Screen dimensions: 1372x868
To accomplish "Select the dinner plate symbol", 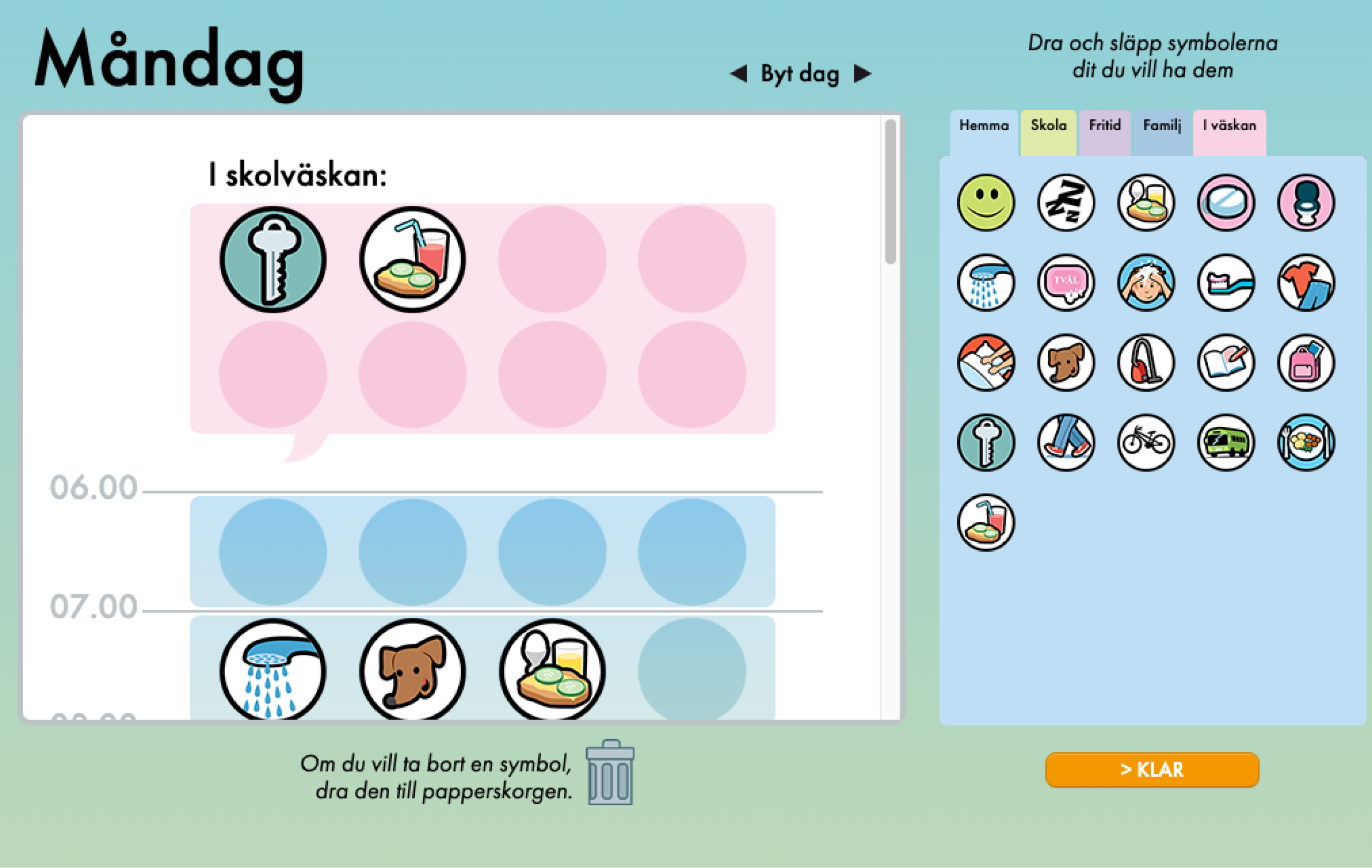I will (1307, 443).
